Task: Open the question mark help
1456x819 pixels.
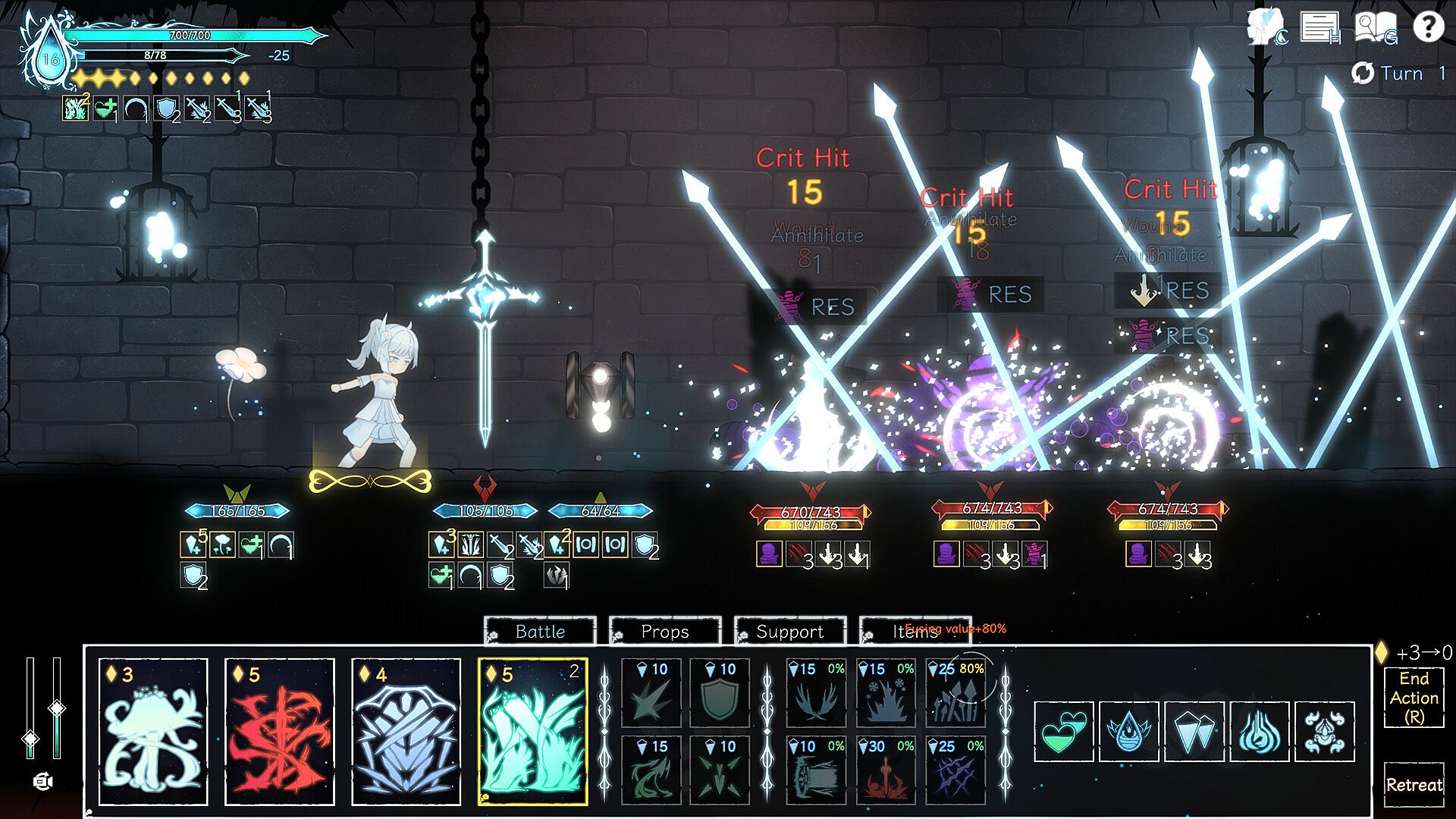Action: pos(1429,28)
